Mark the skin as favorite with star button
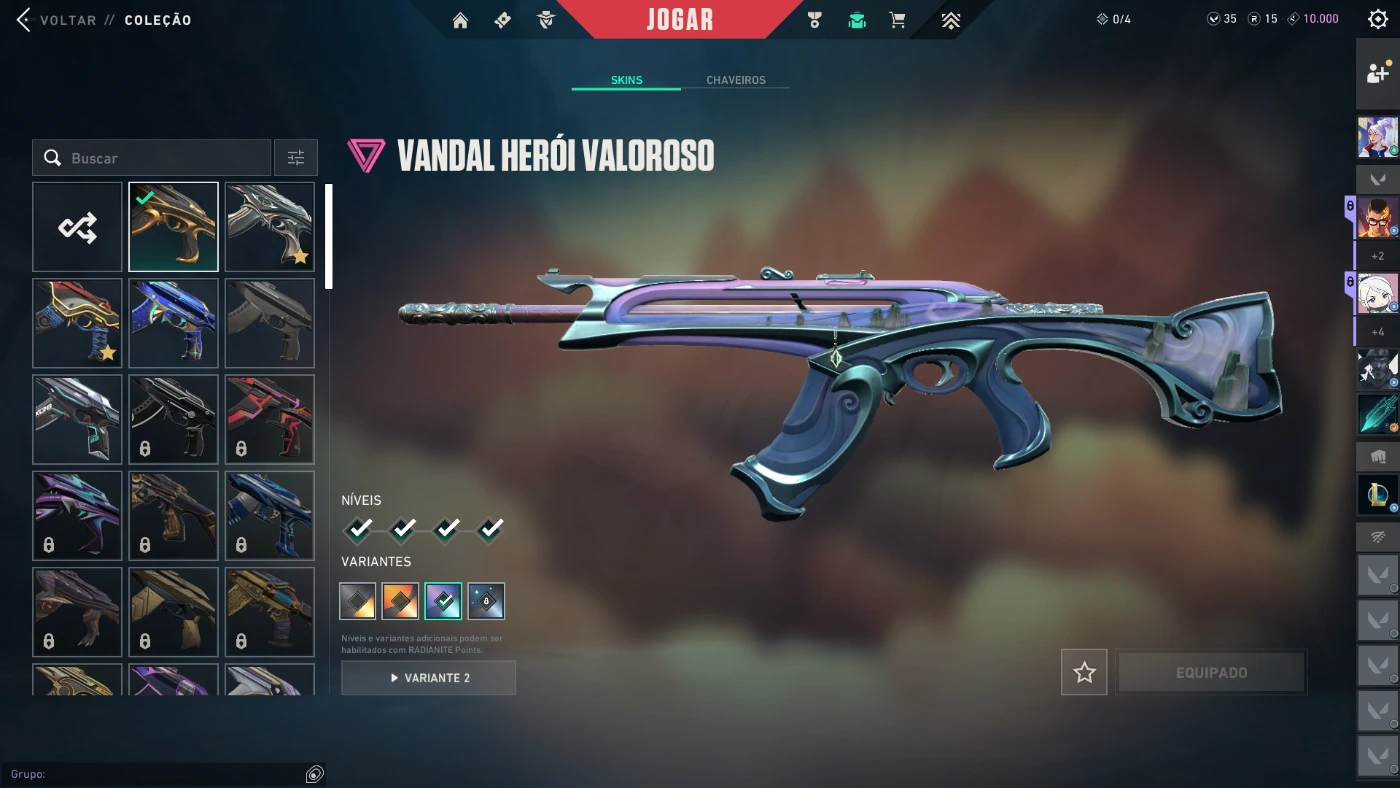 click(1084, 673)
